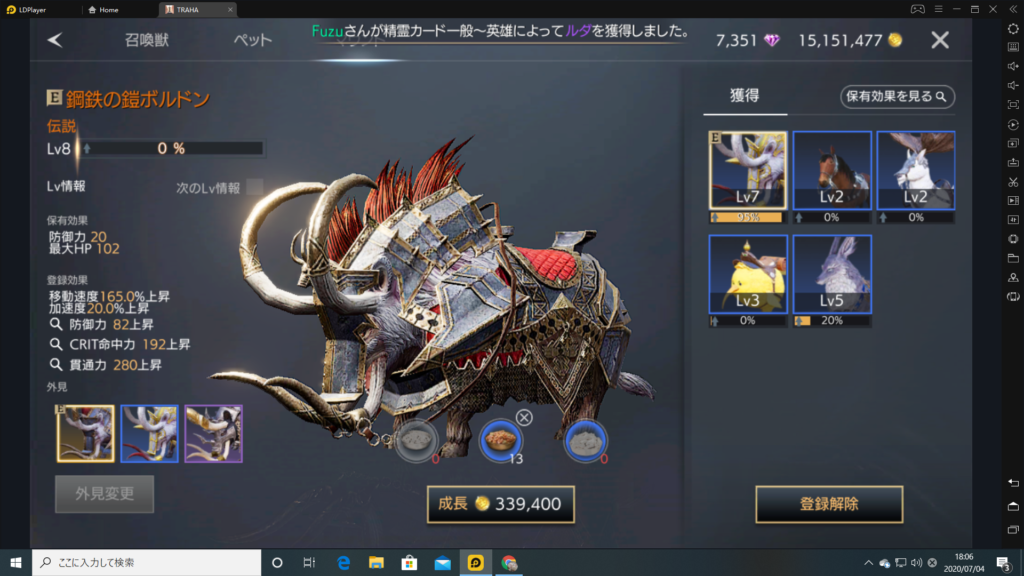This screenshot has width=1024, height=576.
Task: Choose the Lv5 purple beast mount card
Action: point(831,275)
